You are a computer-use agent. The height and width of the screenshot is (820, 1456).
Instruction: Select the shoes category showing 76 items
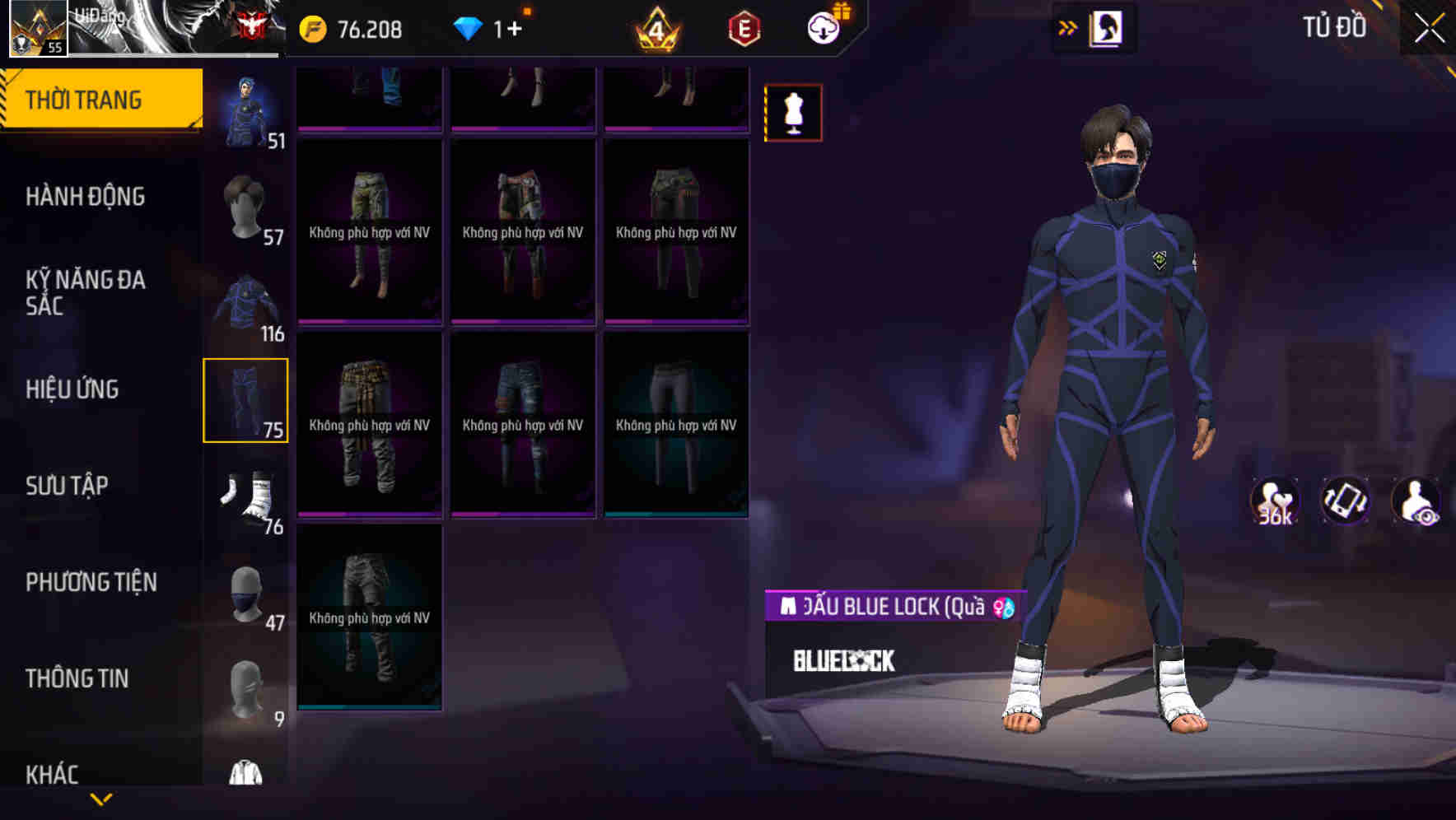pos(246,495)
